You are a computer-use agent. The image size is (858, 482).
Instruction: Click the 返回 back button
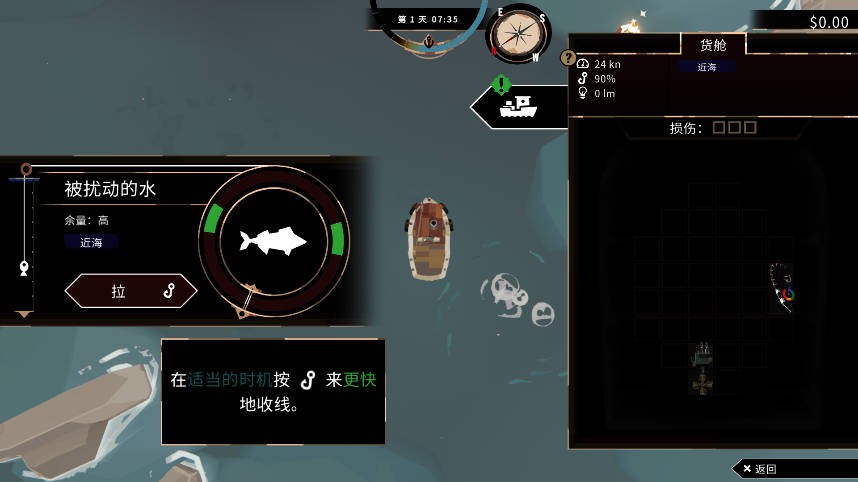[x=760, y=468]
